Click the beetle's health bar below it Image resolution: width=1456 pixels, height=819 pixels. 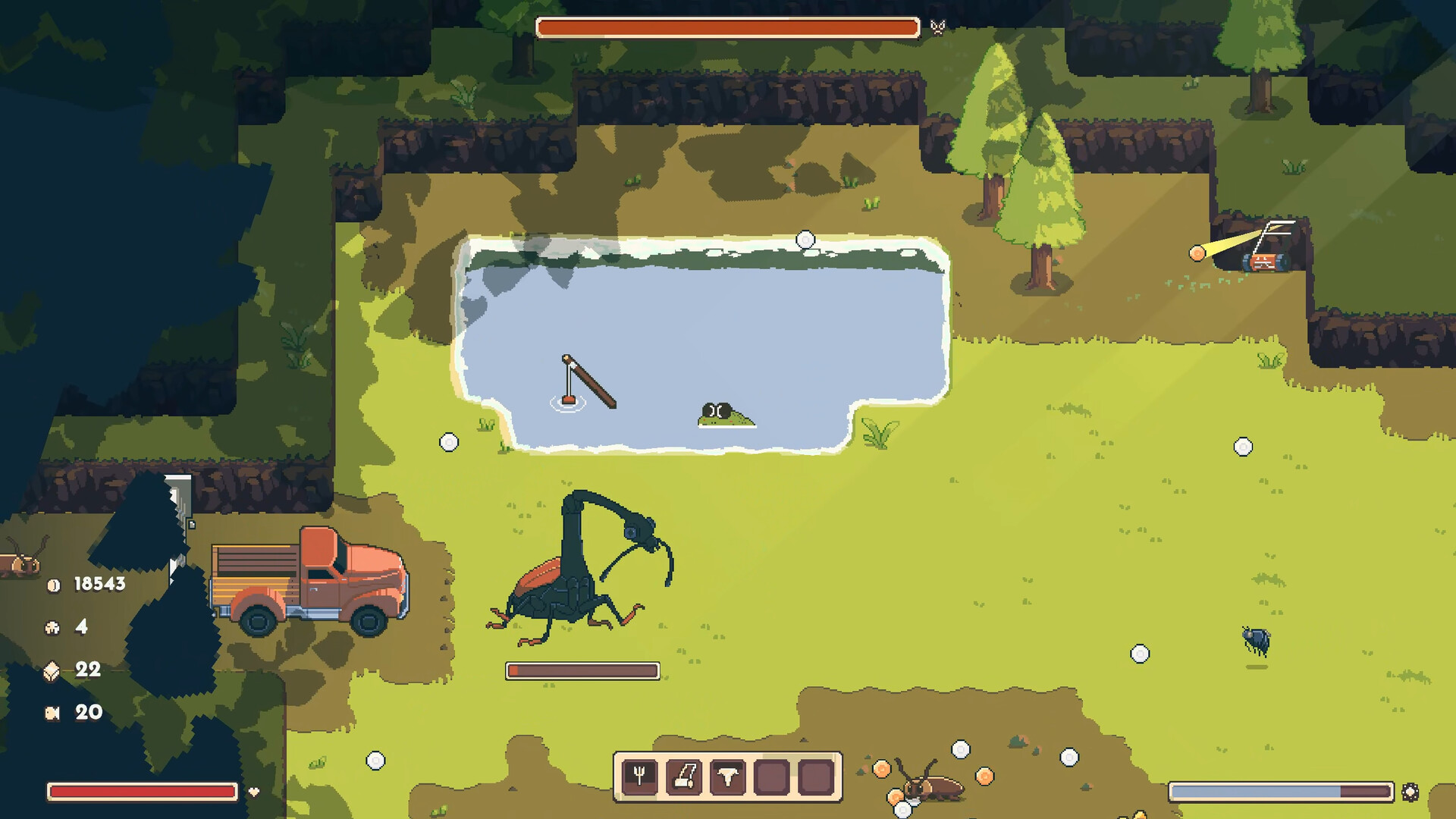pyautogui.click(x=582, y=670)
